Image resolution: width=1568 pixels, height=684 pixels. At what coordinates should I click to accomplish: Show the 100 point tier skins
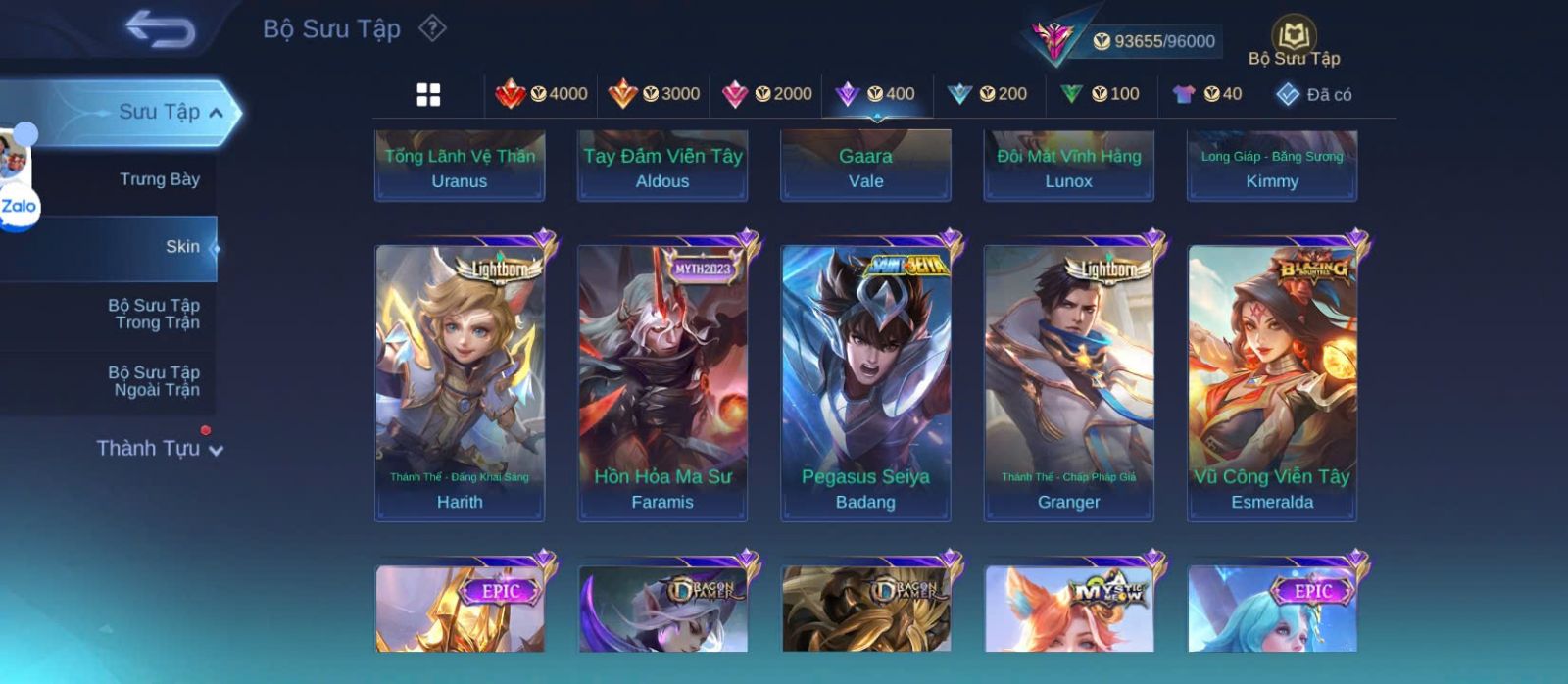pos(1100,94)
